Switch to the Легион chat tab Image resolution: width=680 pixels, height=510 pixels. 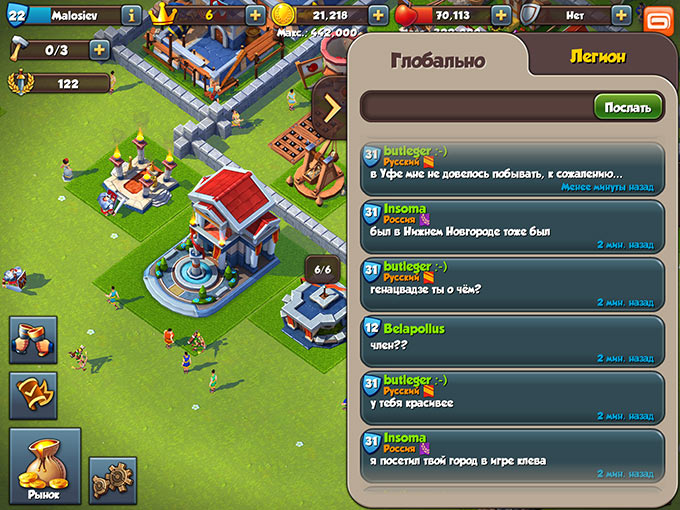597,57
